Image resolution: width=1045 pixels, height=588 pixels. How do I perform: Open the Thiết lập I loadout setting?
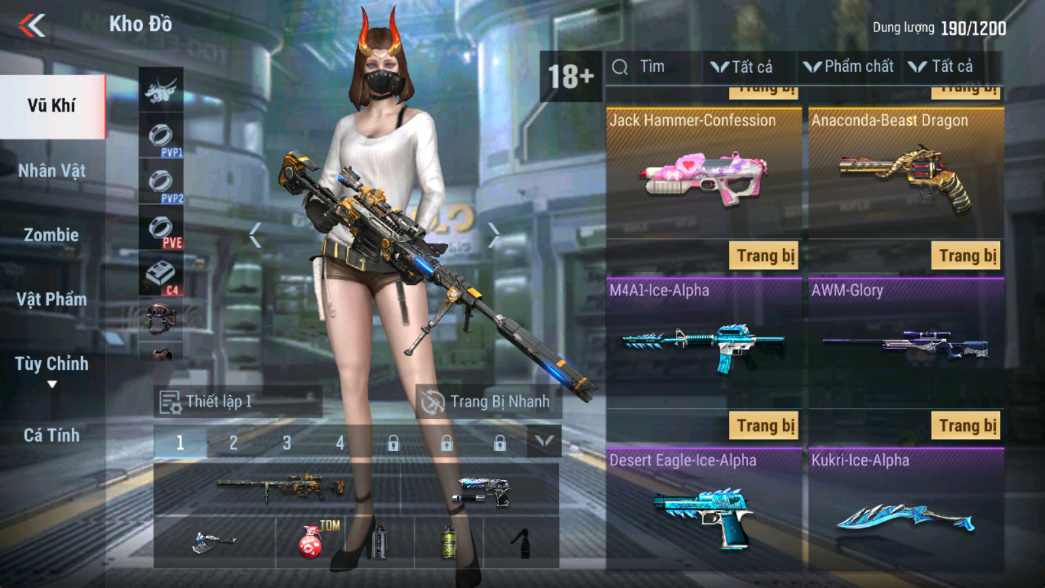click(238, 402)
